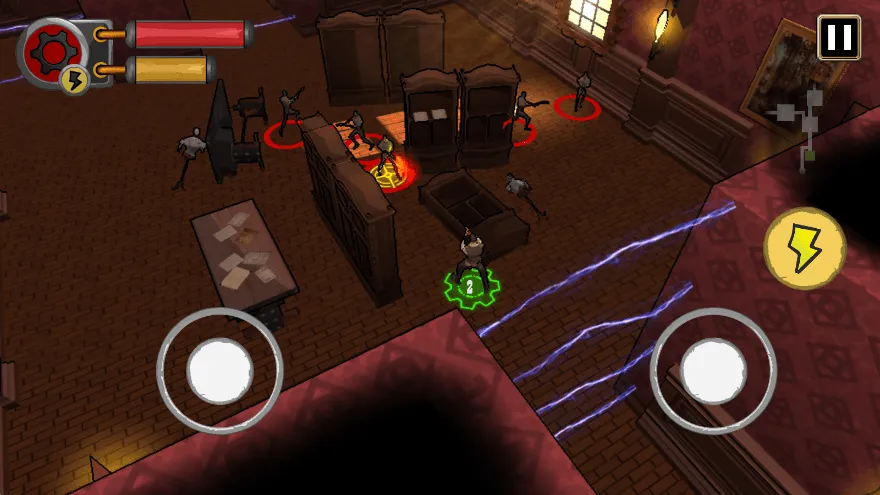Activate the yellow lightning bolt ability
Screen dimensions: 880x495
[804, 249]
